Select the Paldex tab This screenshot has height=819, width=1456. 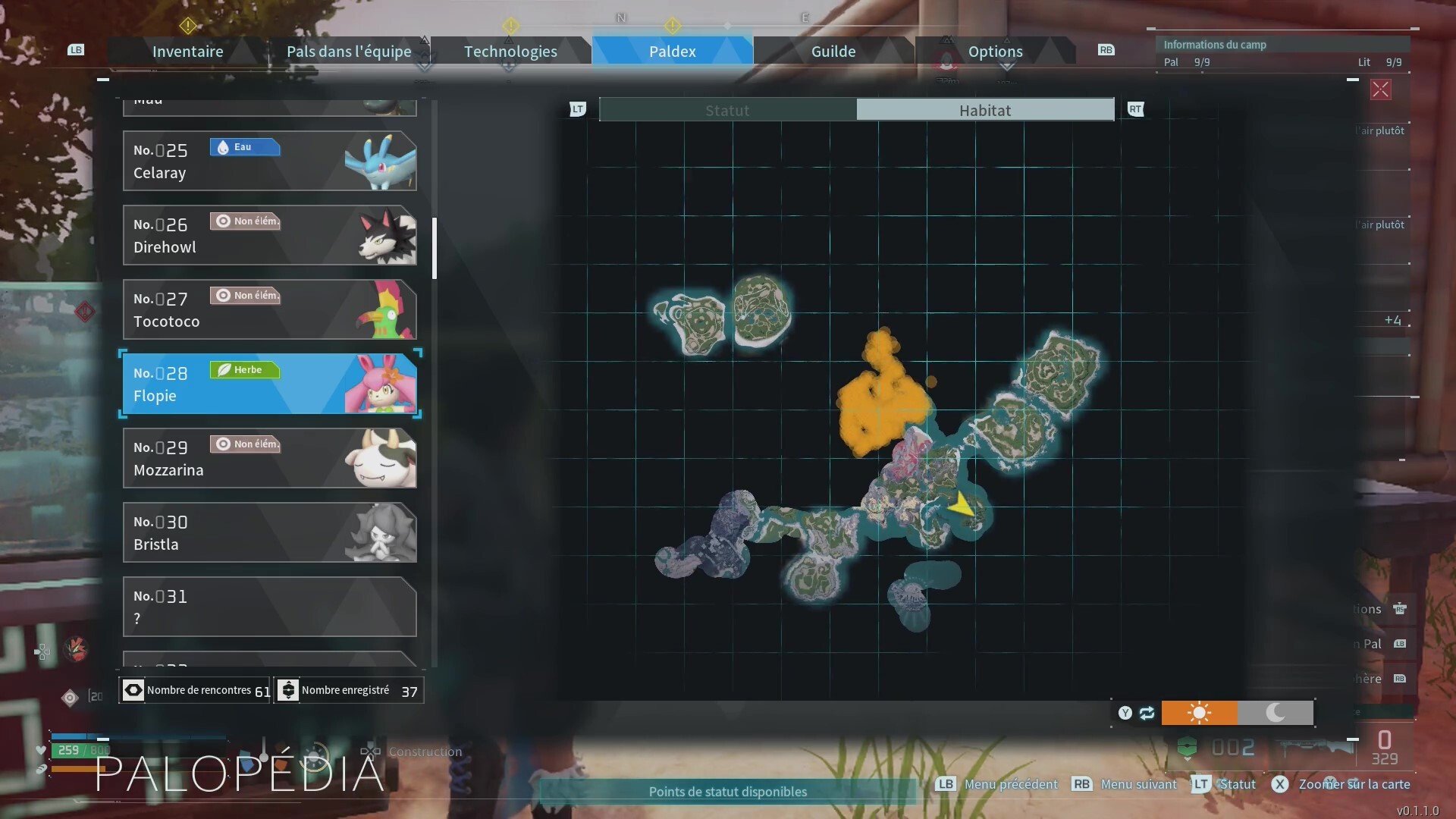(672, 52)
